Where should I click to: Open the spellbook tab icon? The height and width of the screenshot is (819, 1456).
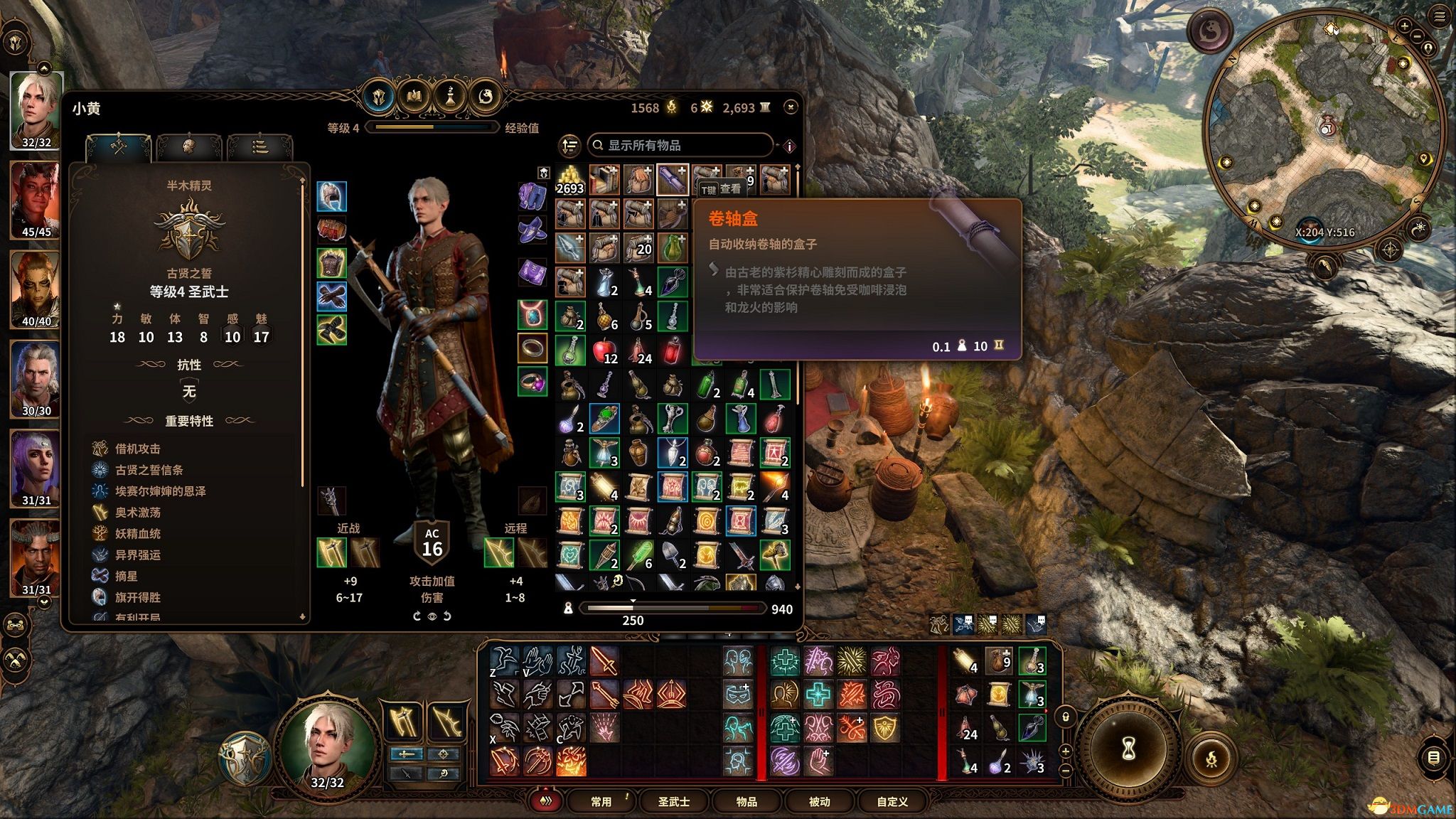pyautogui.click(x=414, y=95)
